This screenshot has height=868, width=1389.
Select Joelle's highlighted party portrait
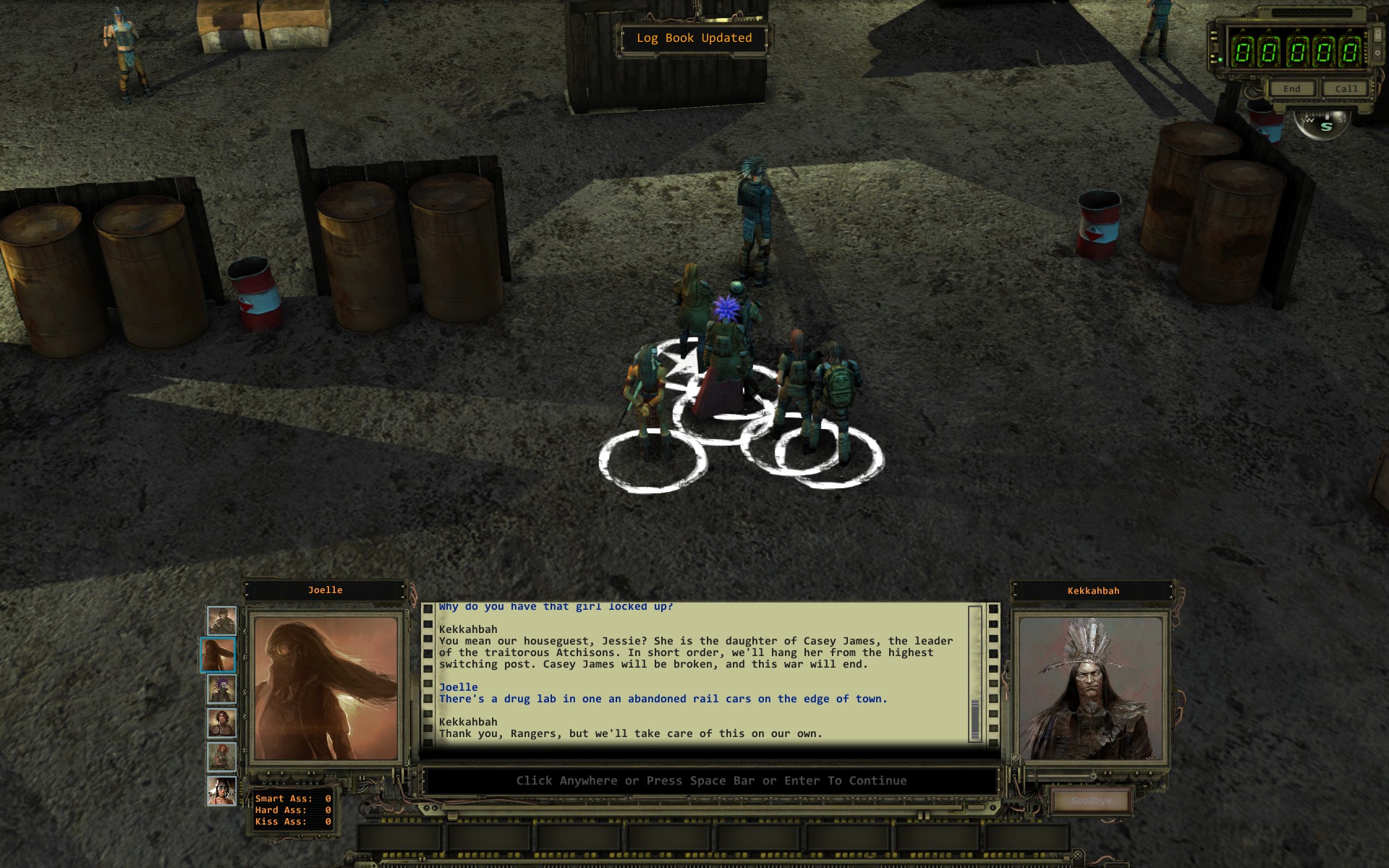(x=218, y=655)
